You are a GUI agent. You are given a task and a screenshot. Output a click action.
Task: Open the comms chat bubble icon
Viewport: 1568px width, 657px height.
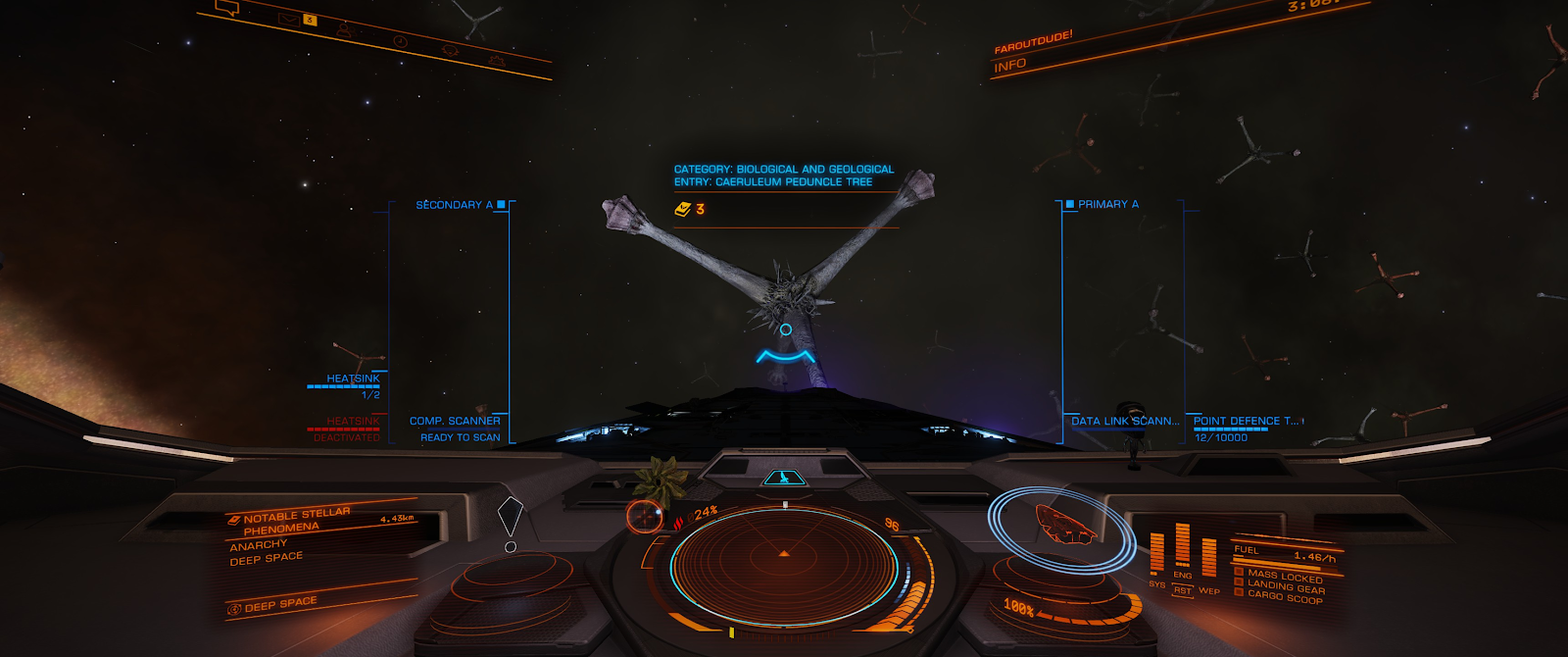227,9
